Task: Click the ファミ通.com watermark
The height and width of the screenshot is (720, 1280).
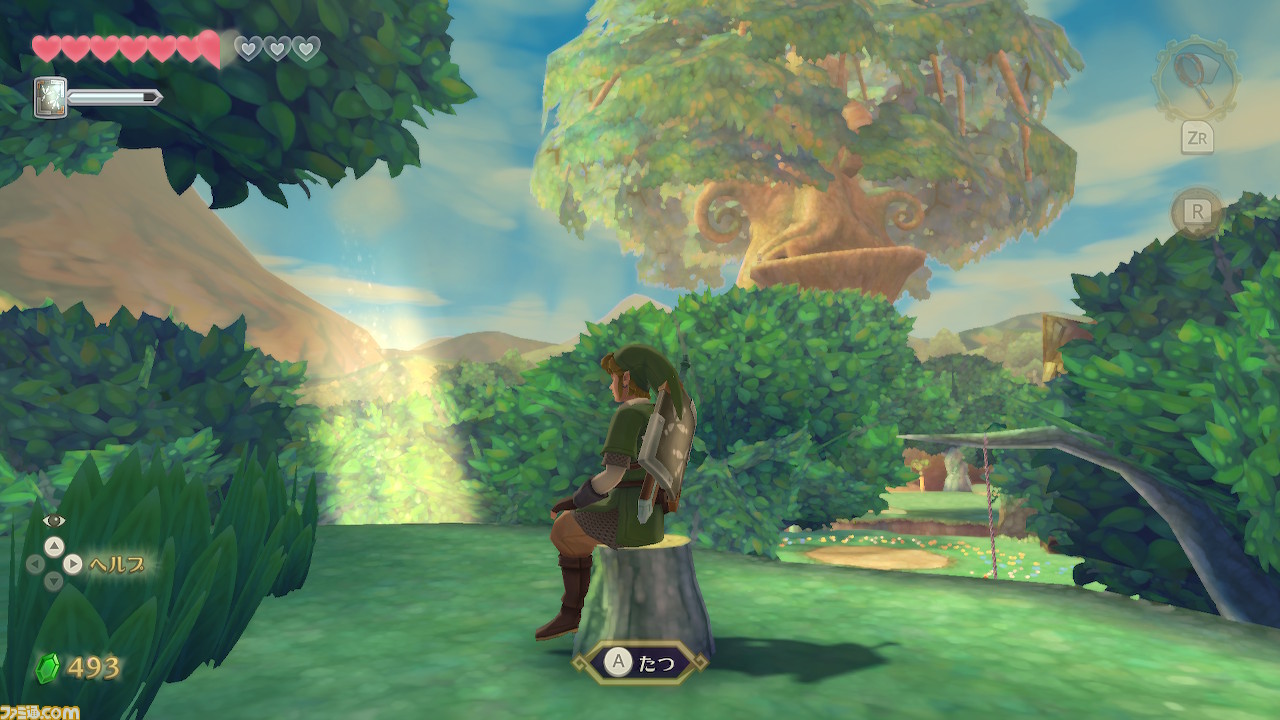Action: [38, 711]
